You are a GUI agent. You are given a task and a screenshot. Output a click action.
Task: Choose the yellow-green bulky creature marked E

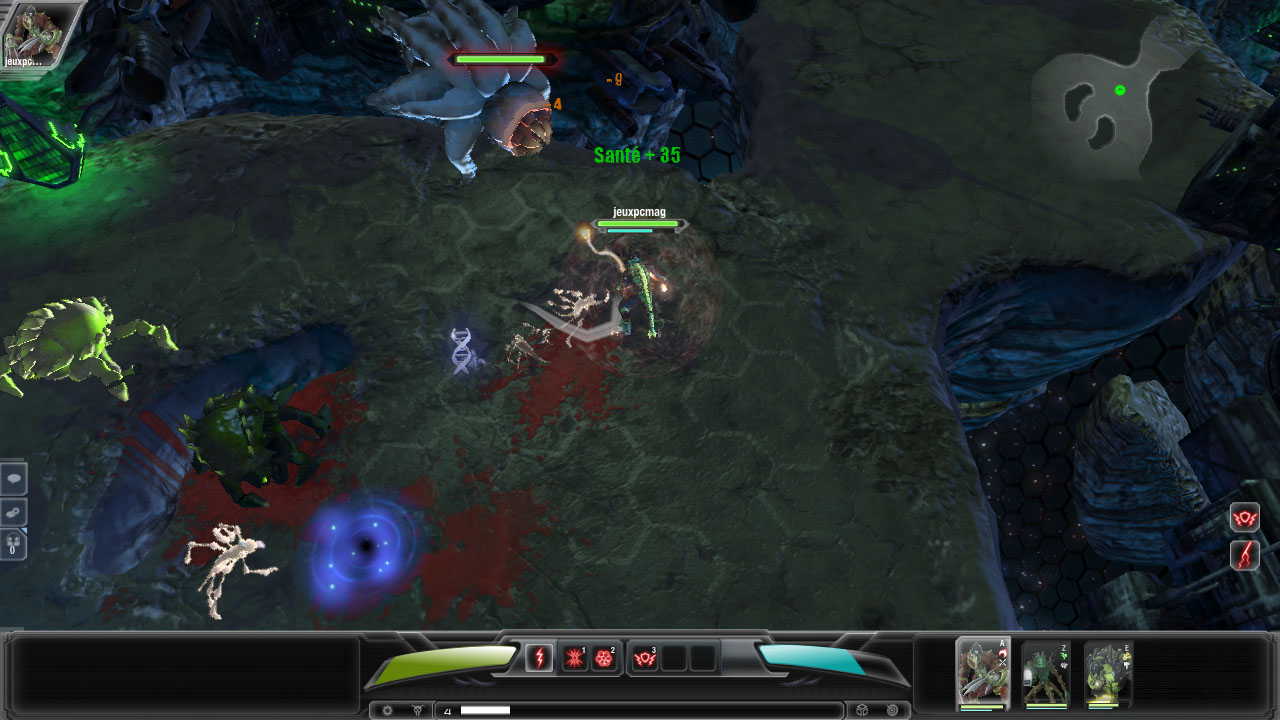pos(1108,674)
